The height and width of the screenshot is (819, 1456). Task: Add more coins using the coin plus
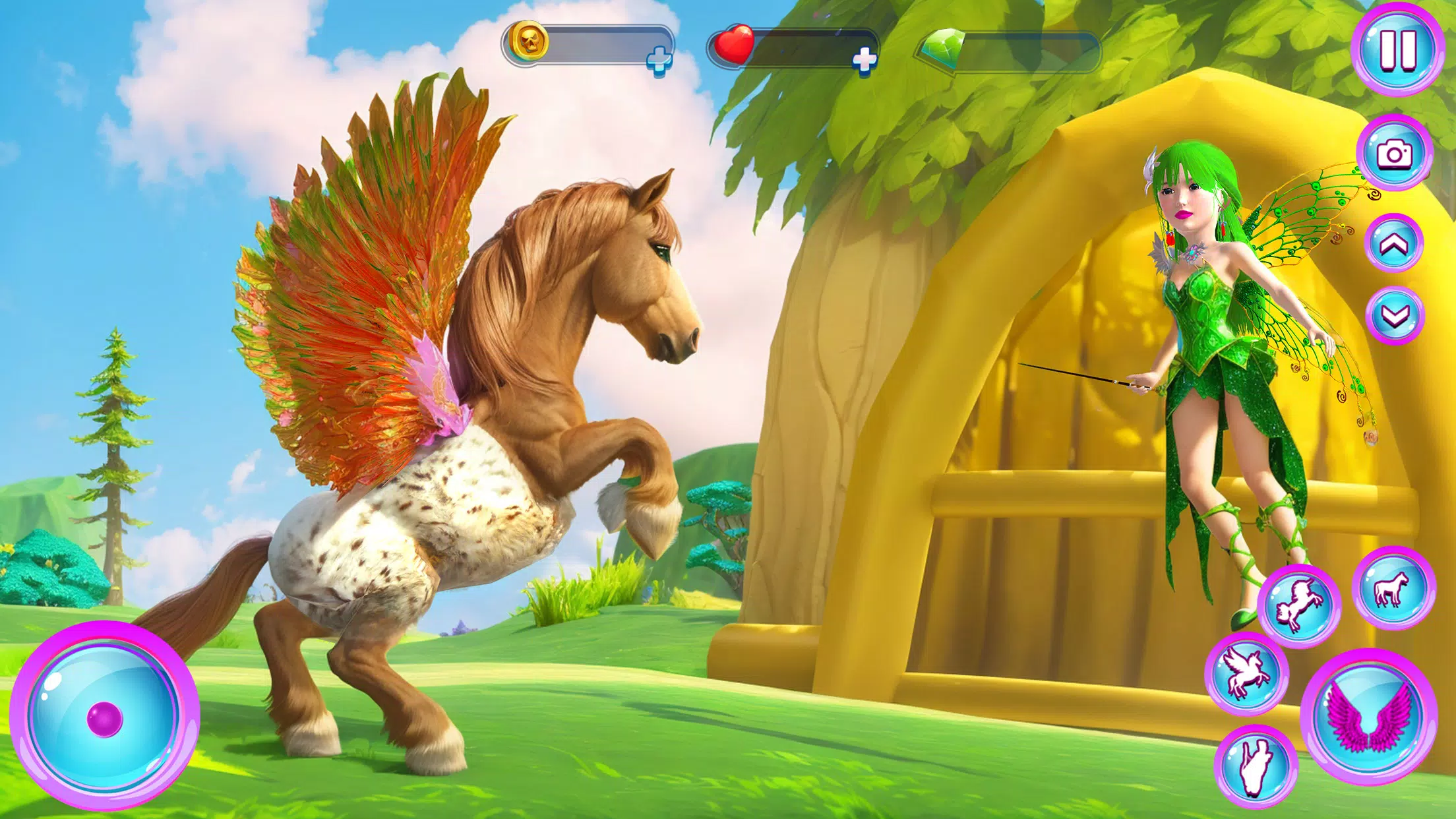click(659, 61)
